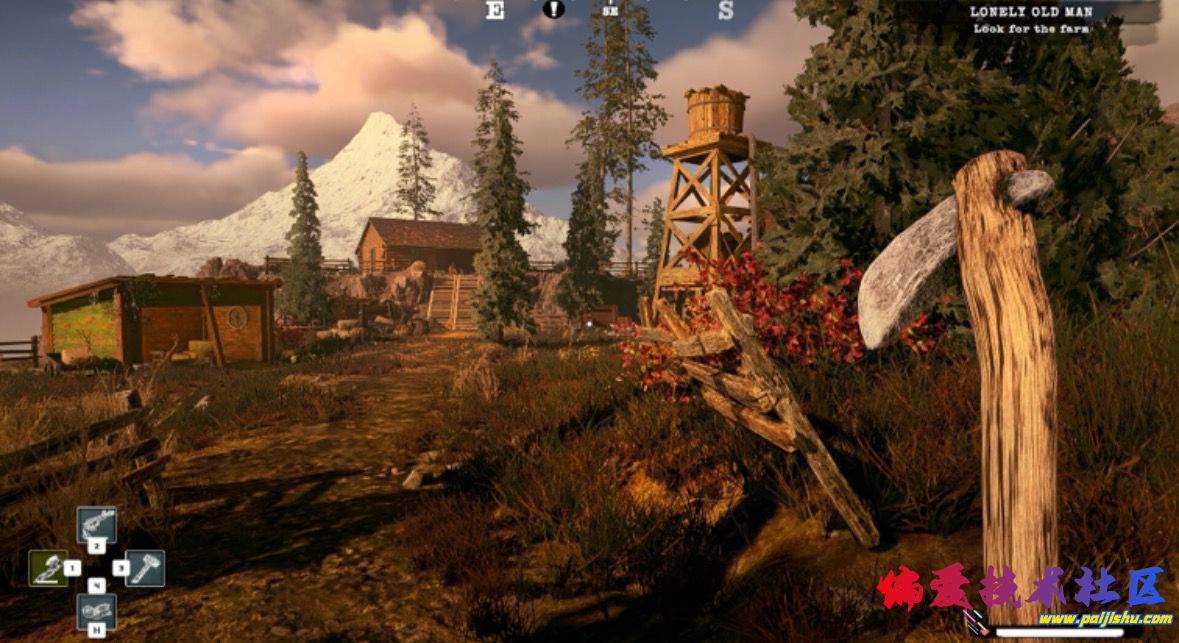Select the axe tool slot
This screenshot has width=1179, height=643.
(x=48, y=568)
